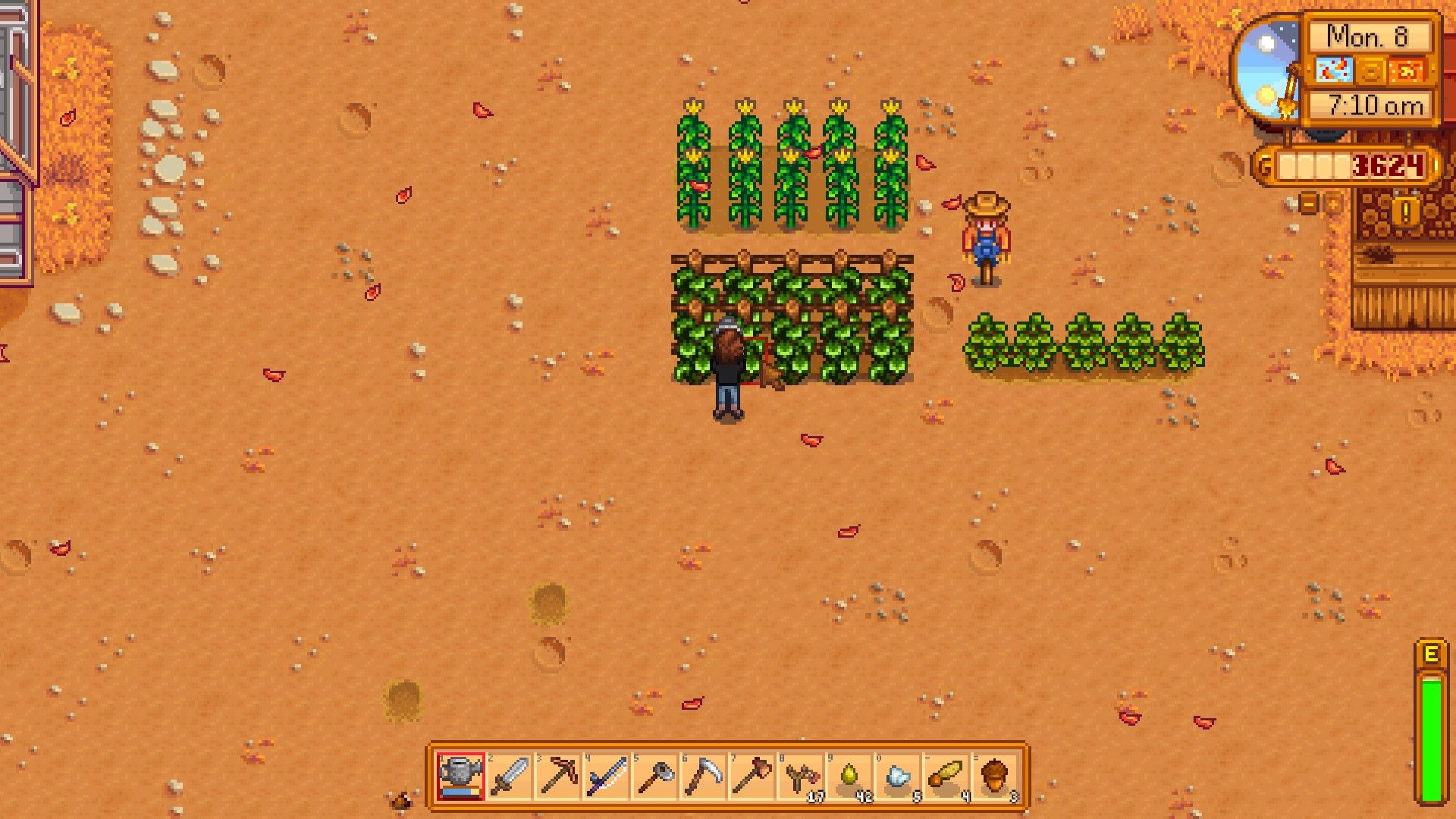
Task: Zoom out using the minus button
Action: [x=1309, y=203]
